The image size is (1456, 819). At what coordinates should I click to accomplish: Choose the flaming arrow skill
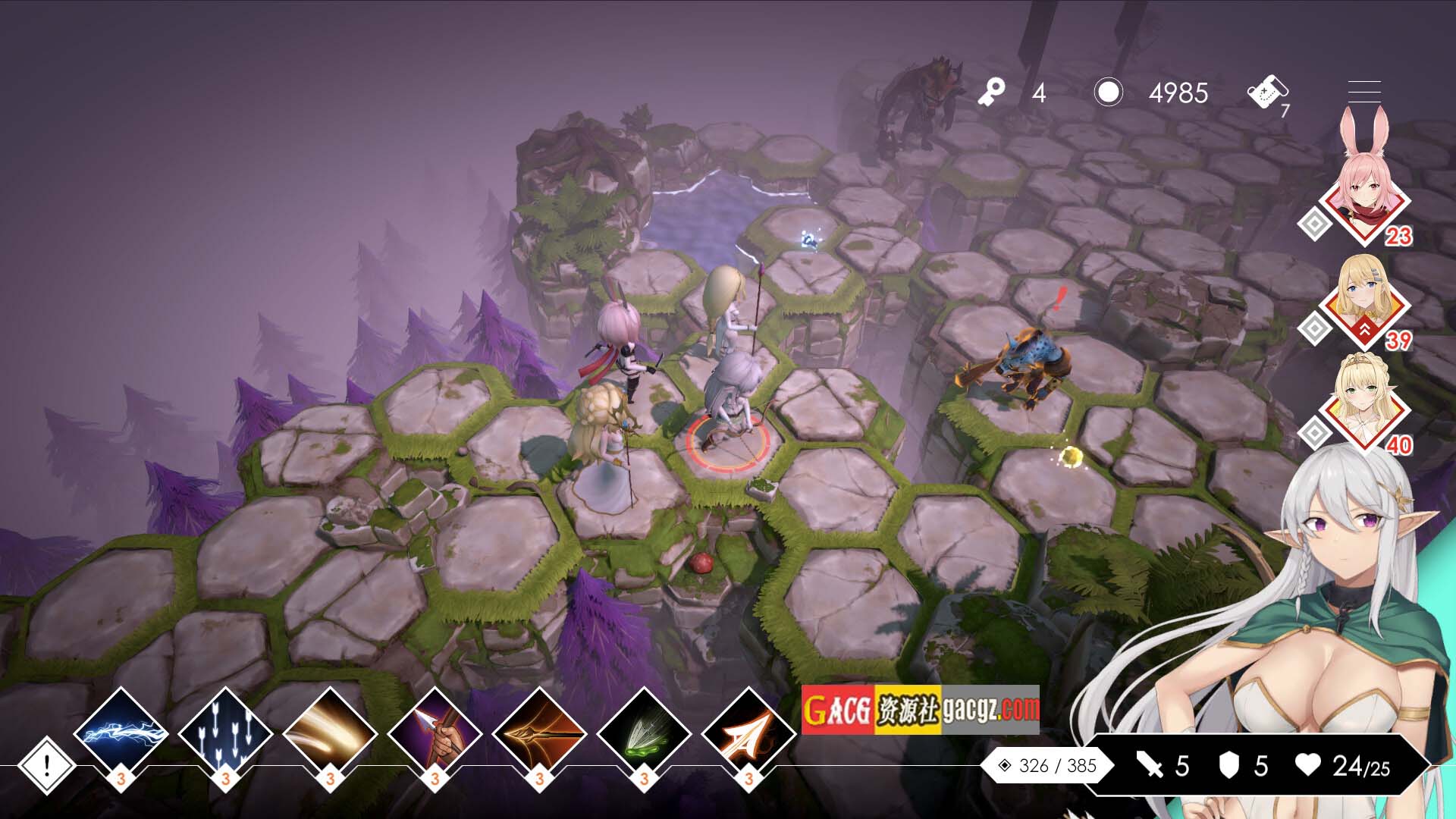pyautogui.click(x=748, y=733)
